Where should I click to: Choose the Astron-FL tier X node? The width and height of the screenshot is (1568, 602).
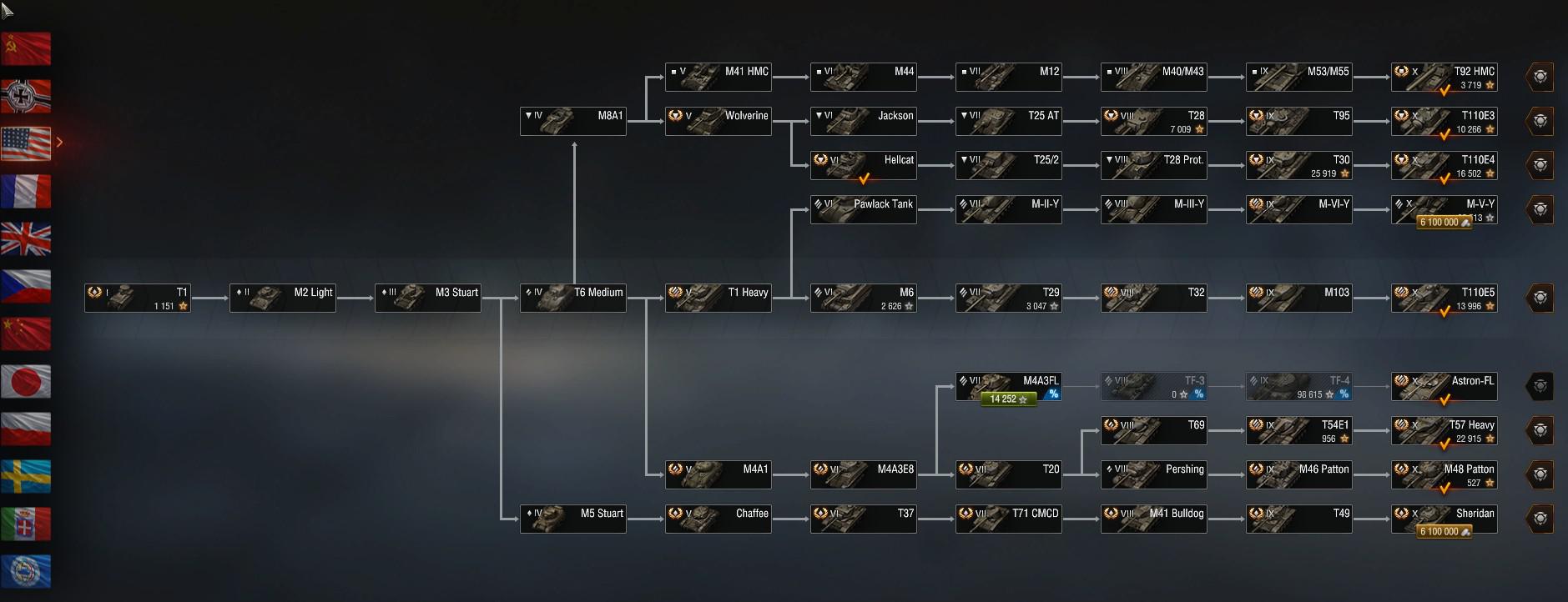pyautogui.click(x=1444, y=387)
